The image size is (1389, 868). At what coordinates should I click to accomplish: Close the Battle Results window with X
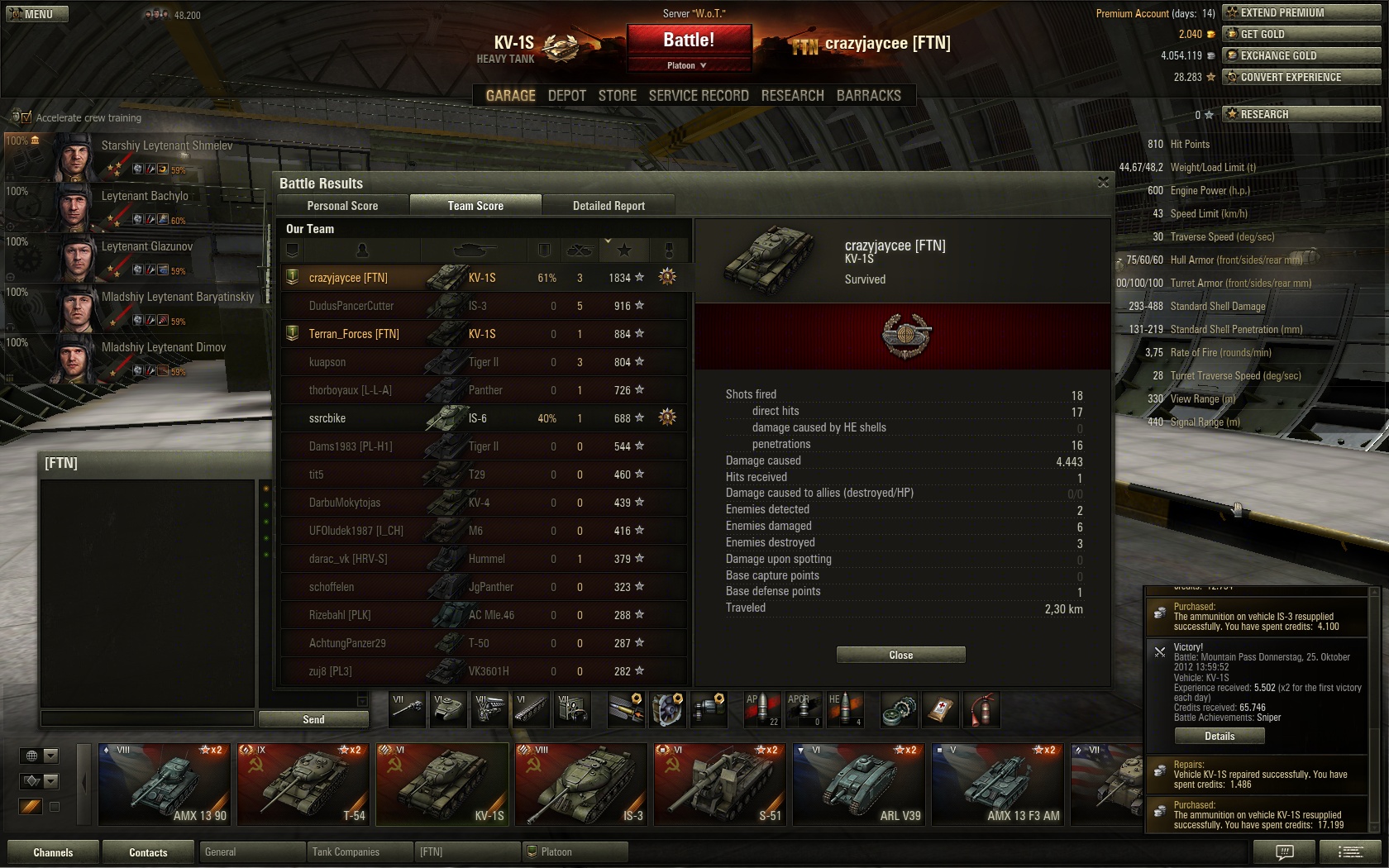(x=1103, y=183)
